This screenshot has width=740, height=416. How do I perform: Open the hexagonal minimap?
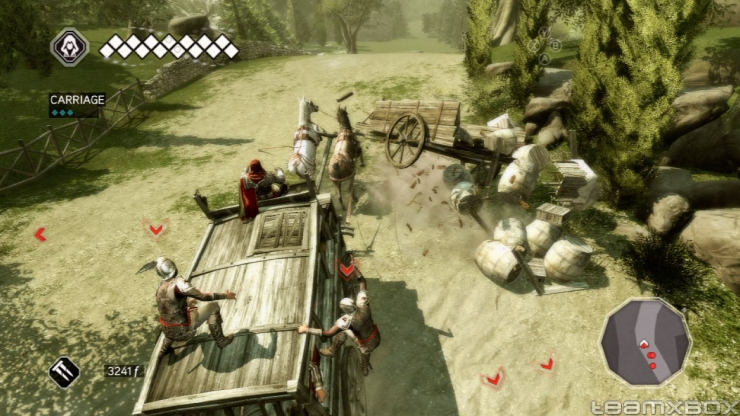tap(645, 341)
